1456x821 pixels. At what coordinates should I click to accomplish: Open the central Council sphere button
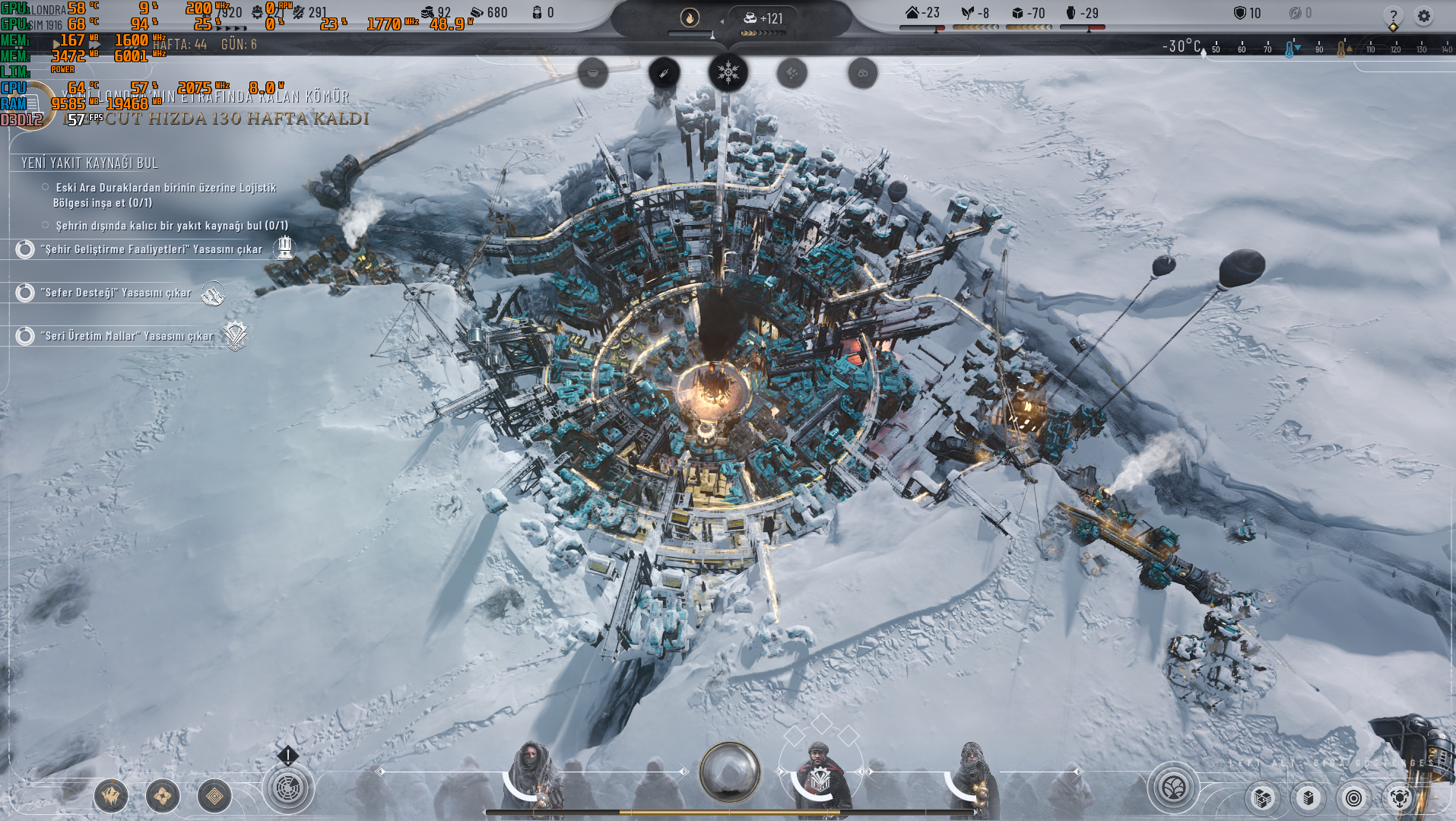click(729, 772)
